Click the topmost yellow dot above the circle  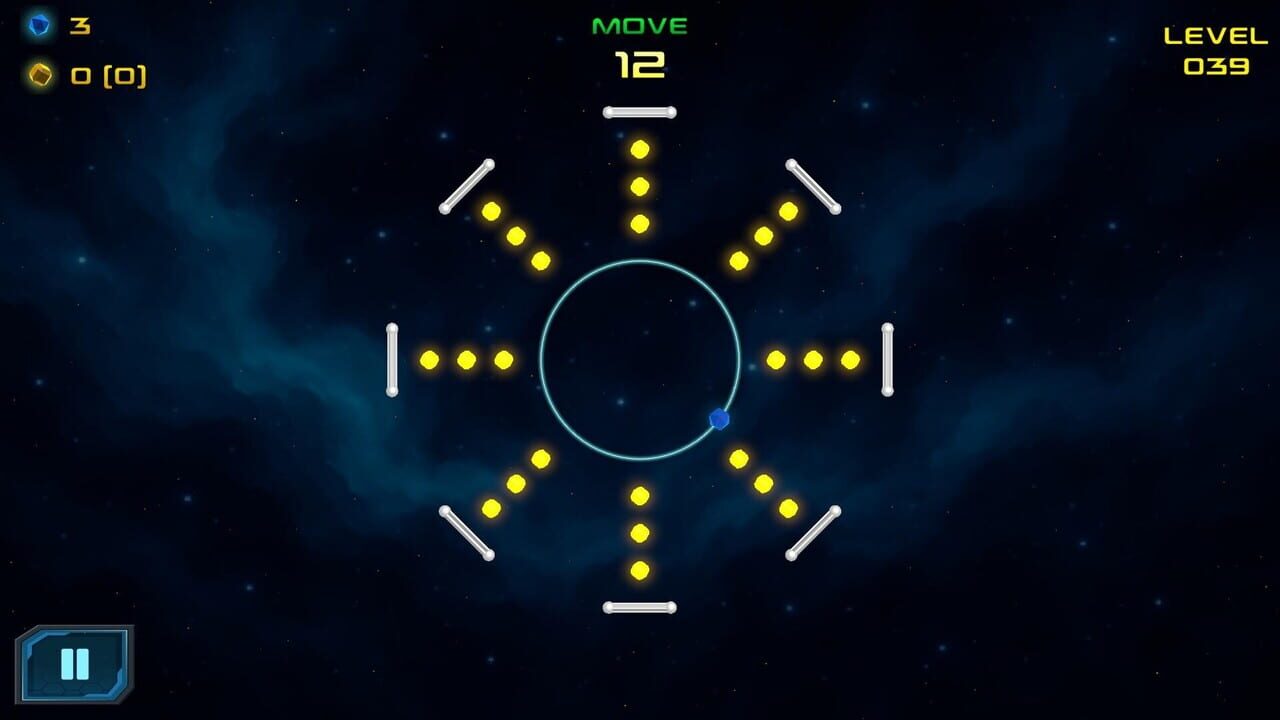pyautogui.click(x=640, y=150)
